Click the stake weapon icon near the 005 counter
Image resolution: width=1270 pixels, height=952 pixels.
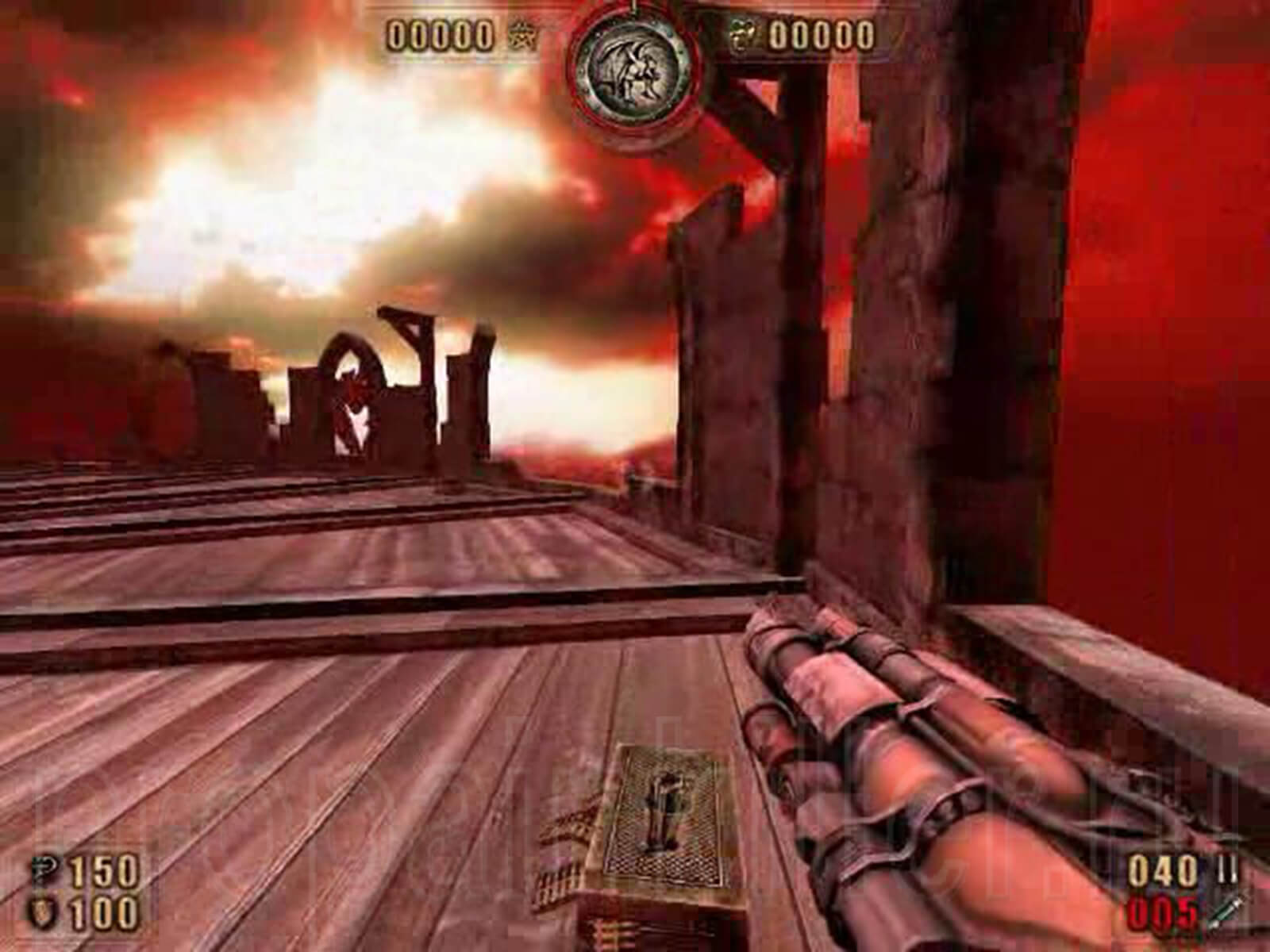coord(1226,914)
